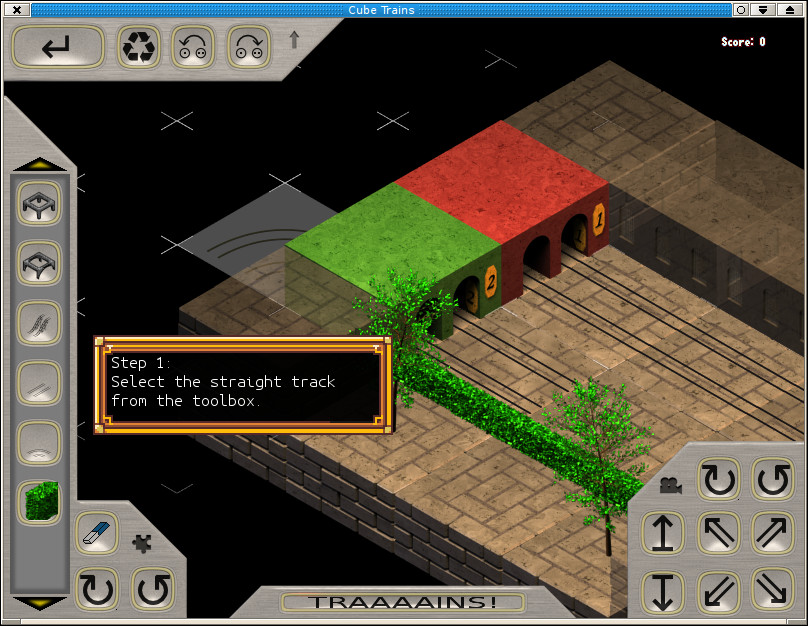The image size is (808, 626).
Task: Select the straight track from the toolbox
Action: pos(39,383)
